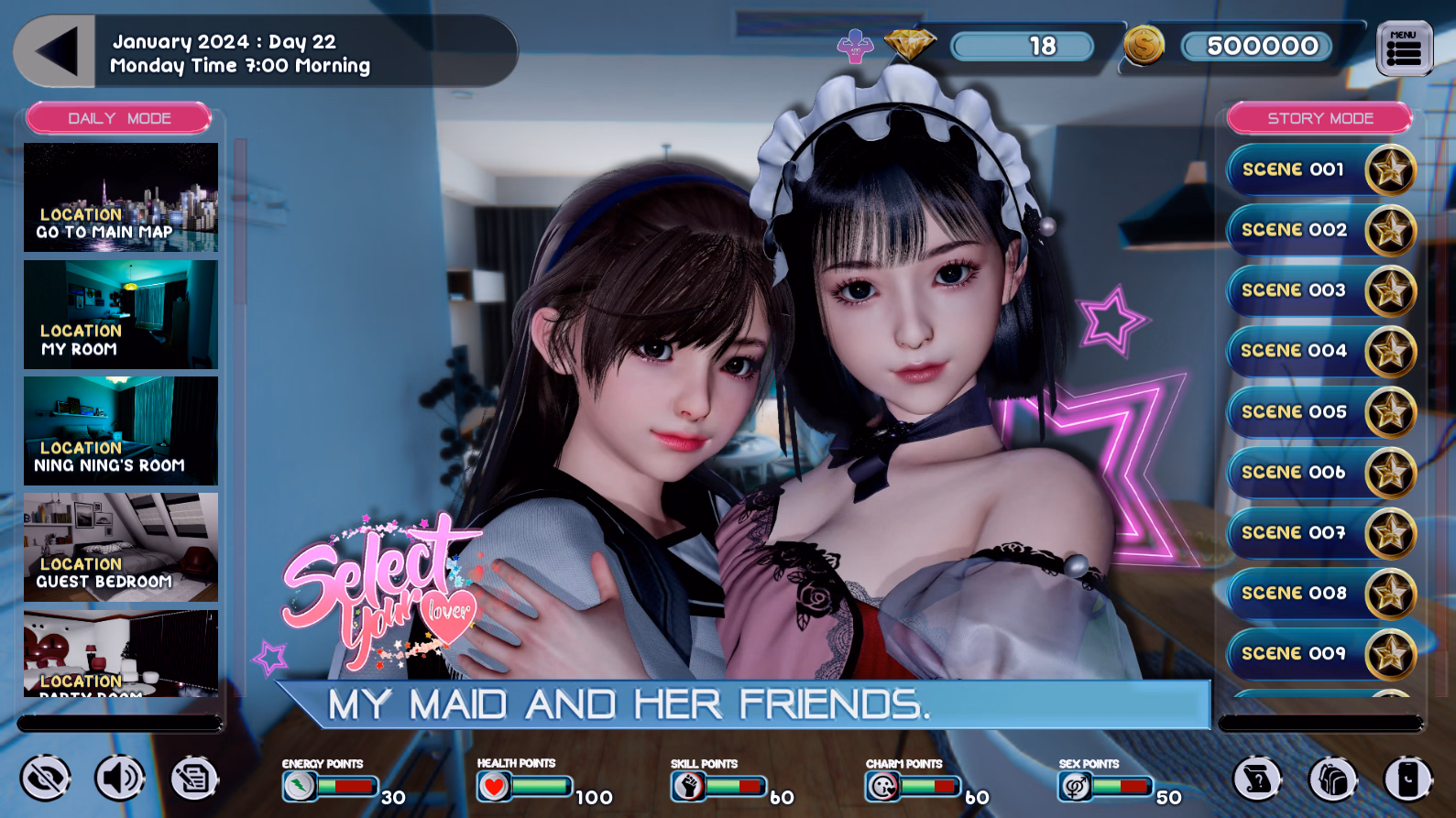The image size is (1456, 818).
Task: Open the smartphone icon
Action: click(1407, 780)
